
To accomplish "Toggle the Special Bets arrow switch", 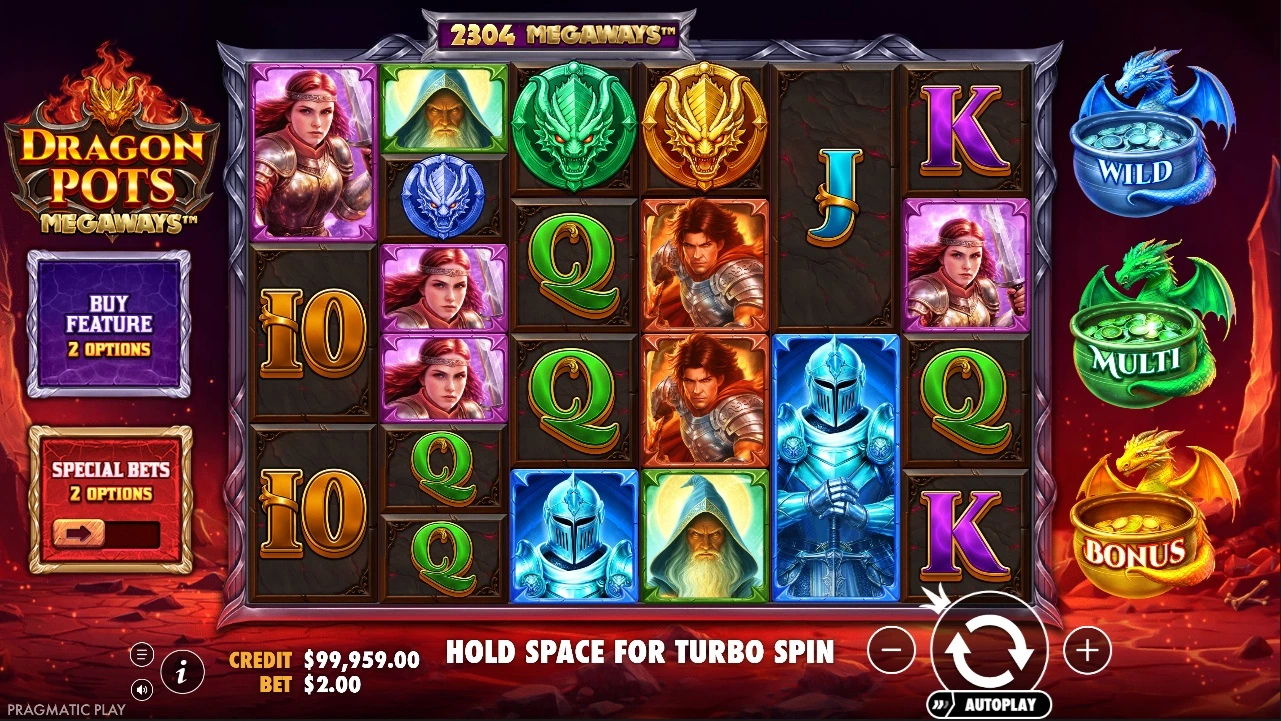I will 80,533.
